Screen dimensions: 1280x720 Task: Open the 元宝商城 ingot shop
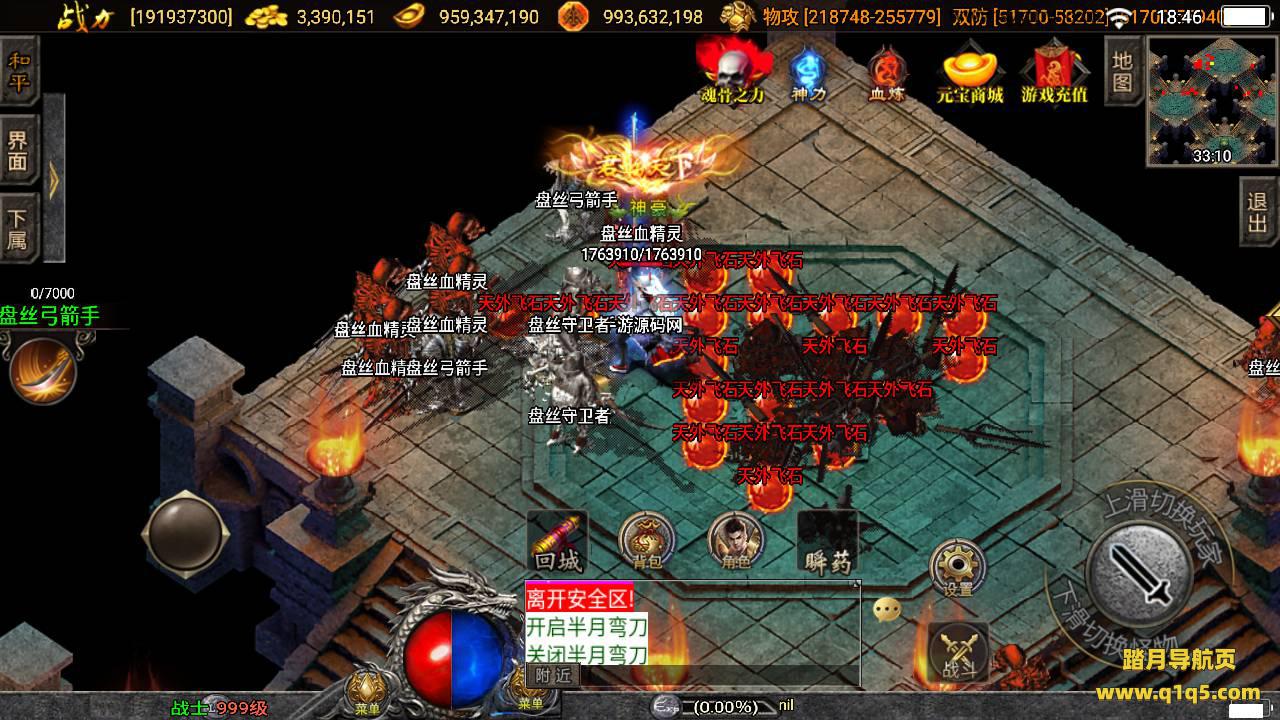tap(969, 72)
